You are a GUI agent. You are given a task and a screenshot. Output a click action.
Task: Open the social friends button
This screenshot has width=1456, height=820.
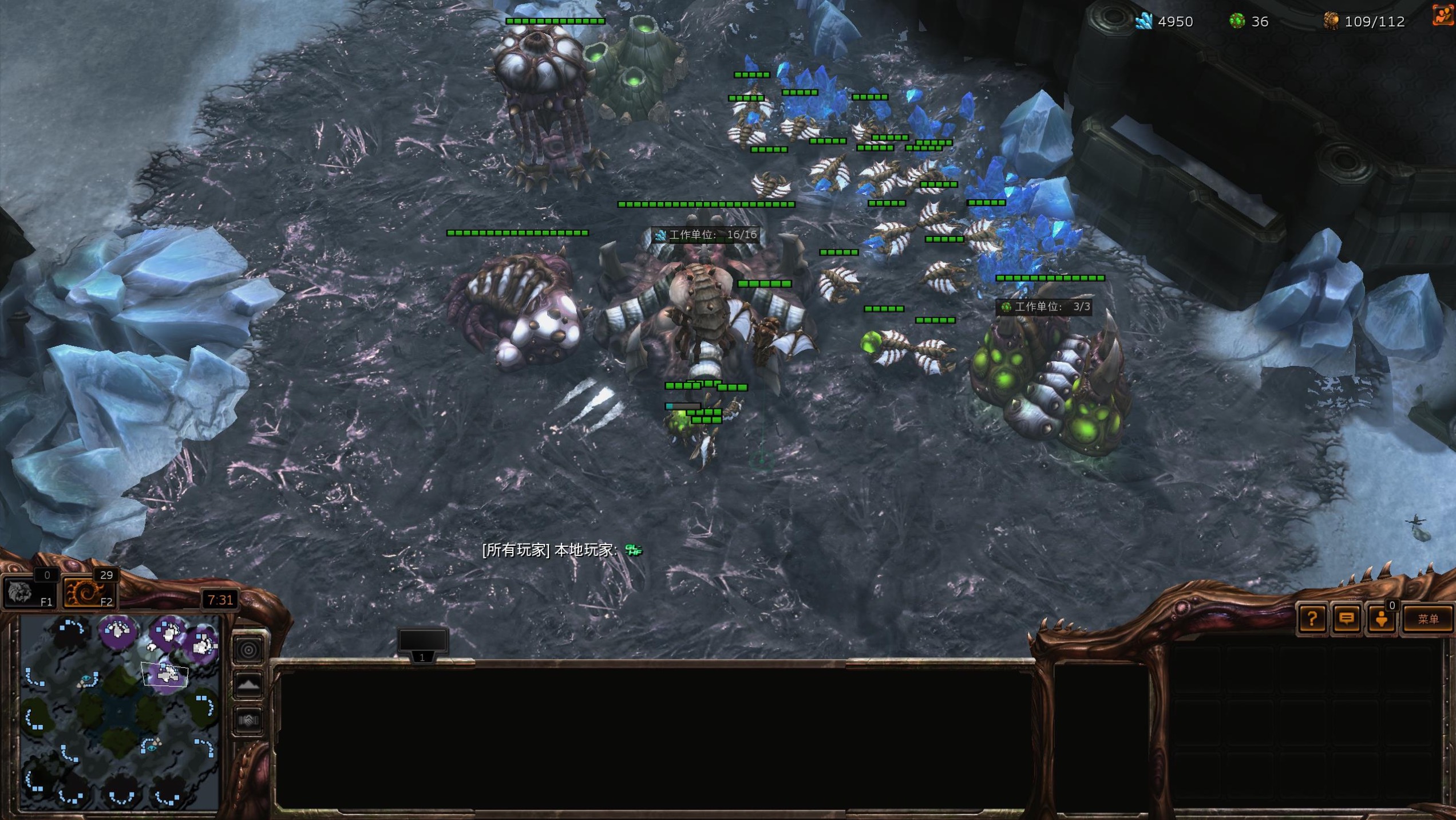coord(1382,619)
